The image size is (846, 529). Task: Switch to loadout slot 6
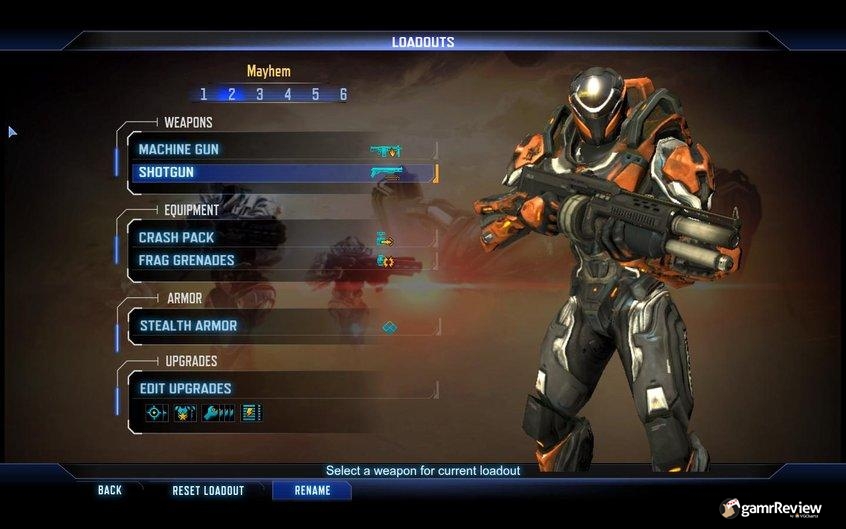pos(343,95)
